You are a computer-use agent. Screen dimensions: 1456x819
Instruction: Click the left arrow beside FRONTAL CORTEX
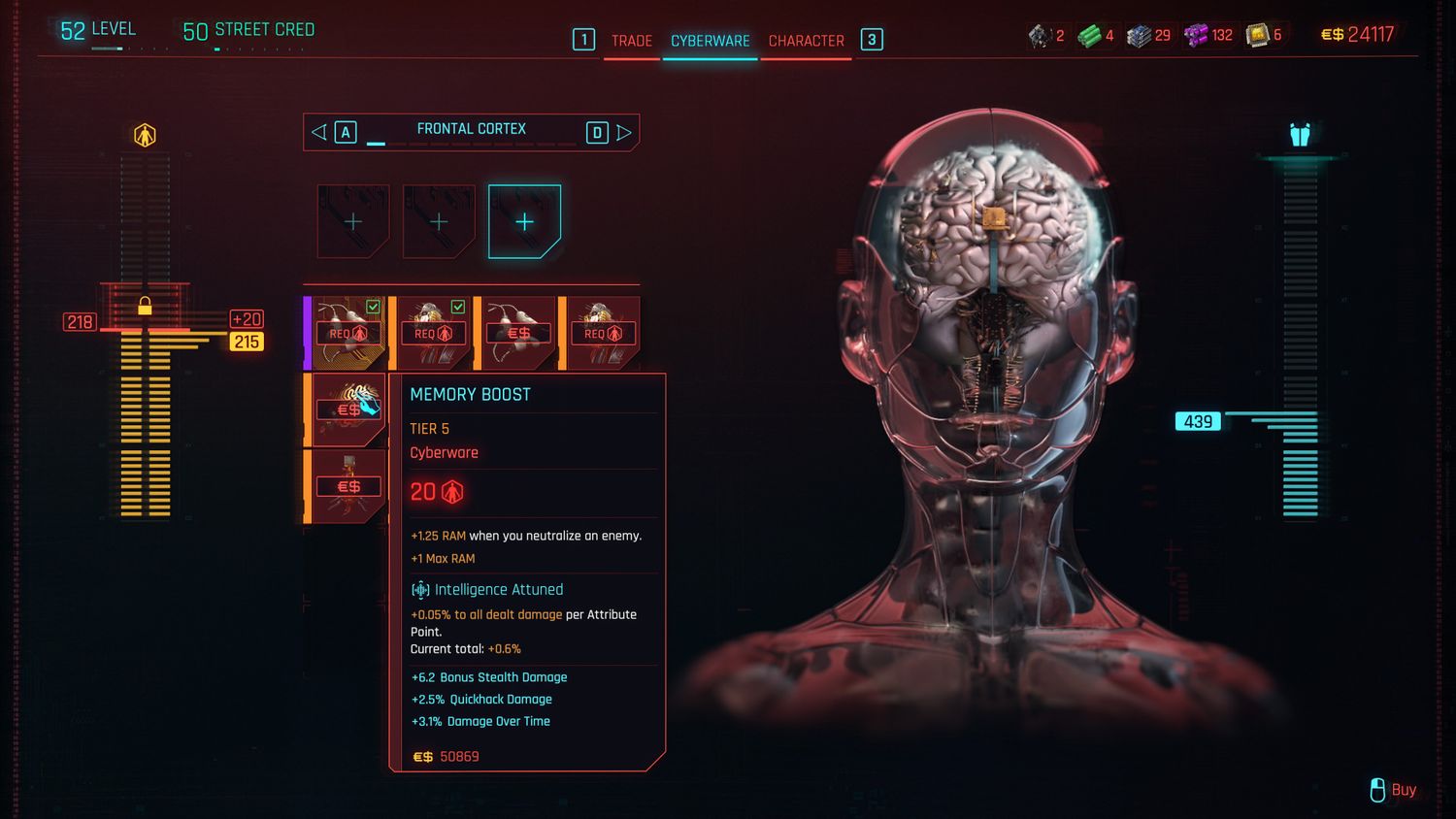click(x=319, y=132)
